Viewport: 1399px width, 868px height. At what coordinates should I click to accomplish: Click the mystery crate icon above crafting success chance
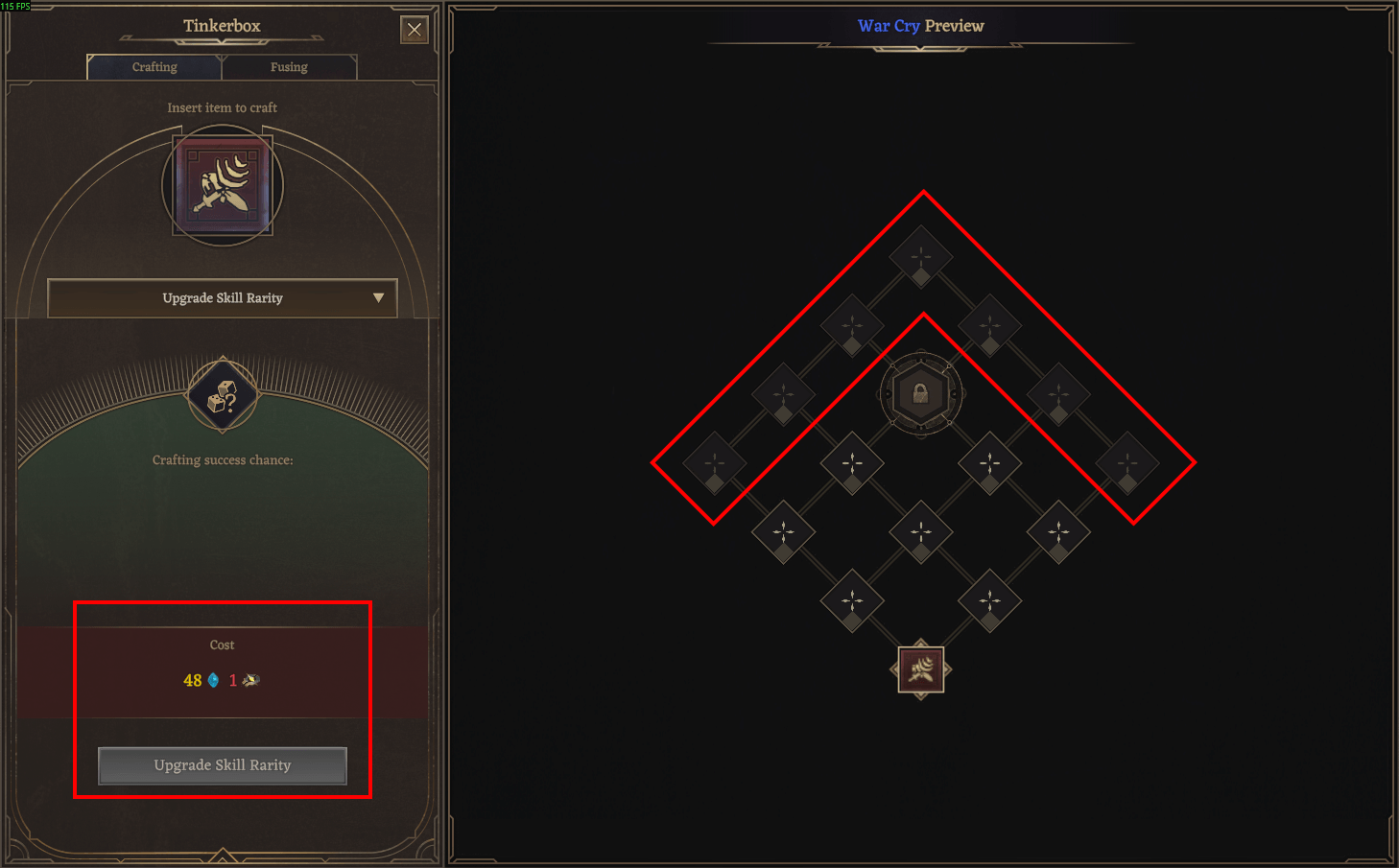pyautogui.click(x=222, y=396)
